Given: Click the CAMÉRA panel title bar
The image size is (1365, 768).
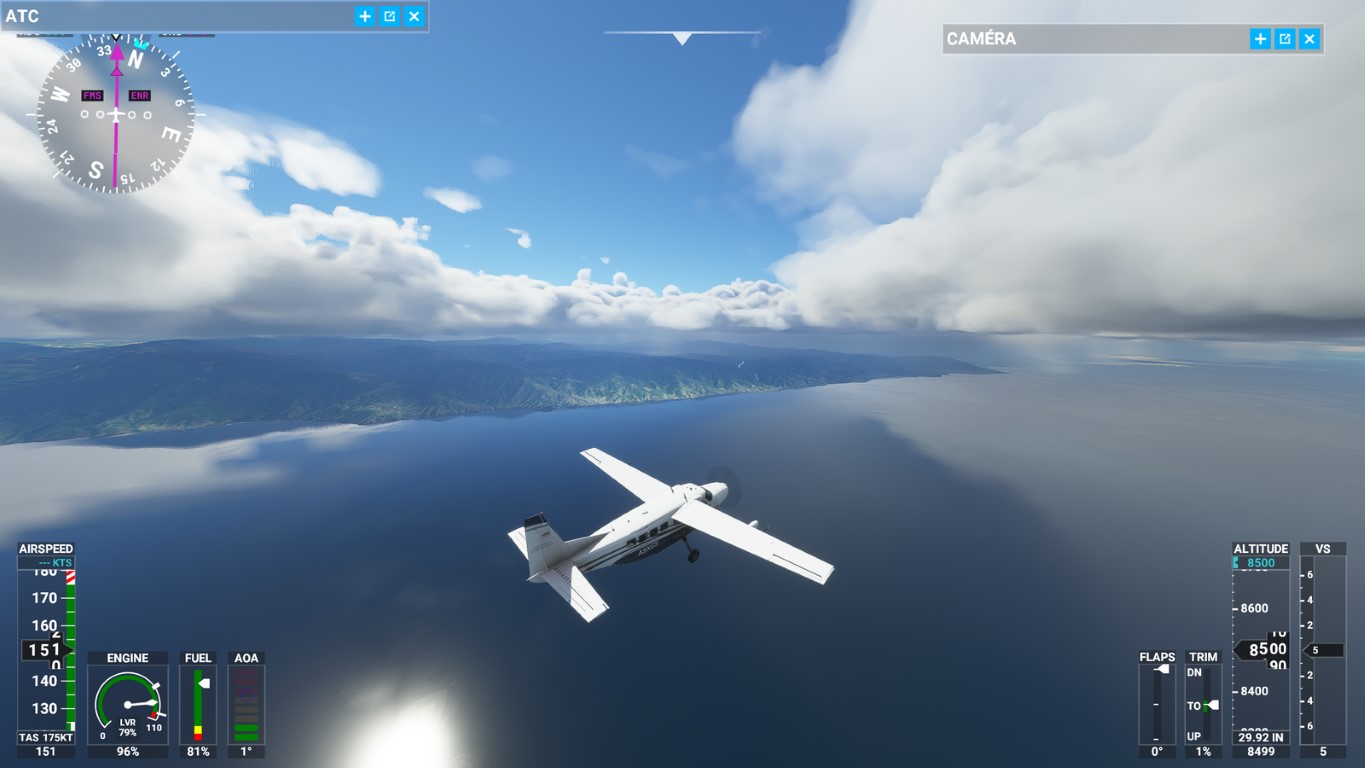Looking at the screenshot, I should (x=1090, y=39).
